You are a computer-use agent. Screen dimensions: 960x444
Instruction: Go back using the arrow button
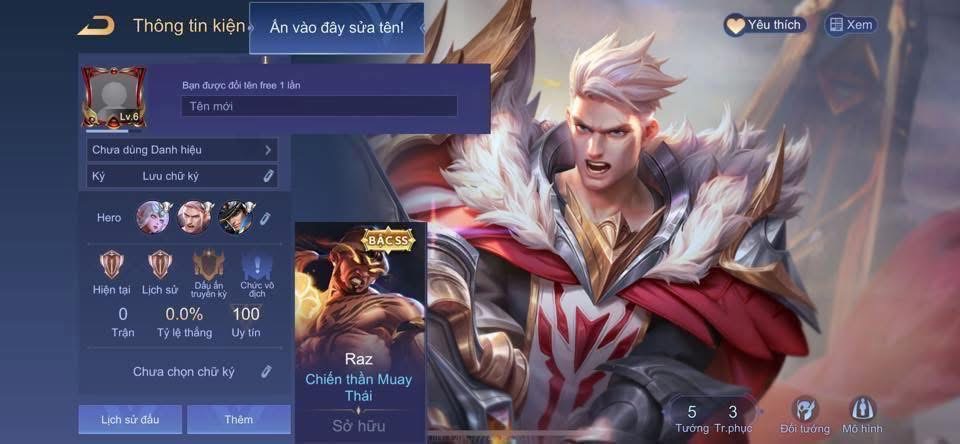(x=96, y=26)
